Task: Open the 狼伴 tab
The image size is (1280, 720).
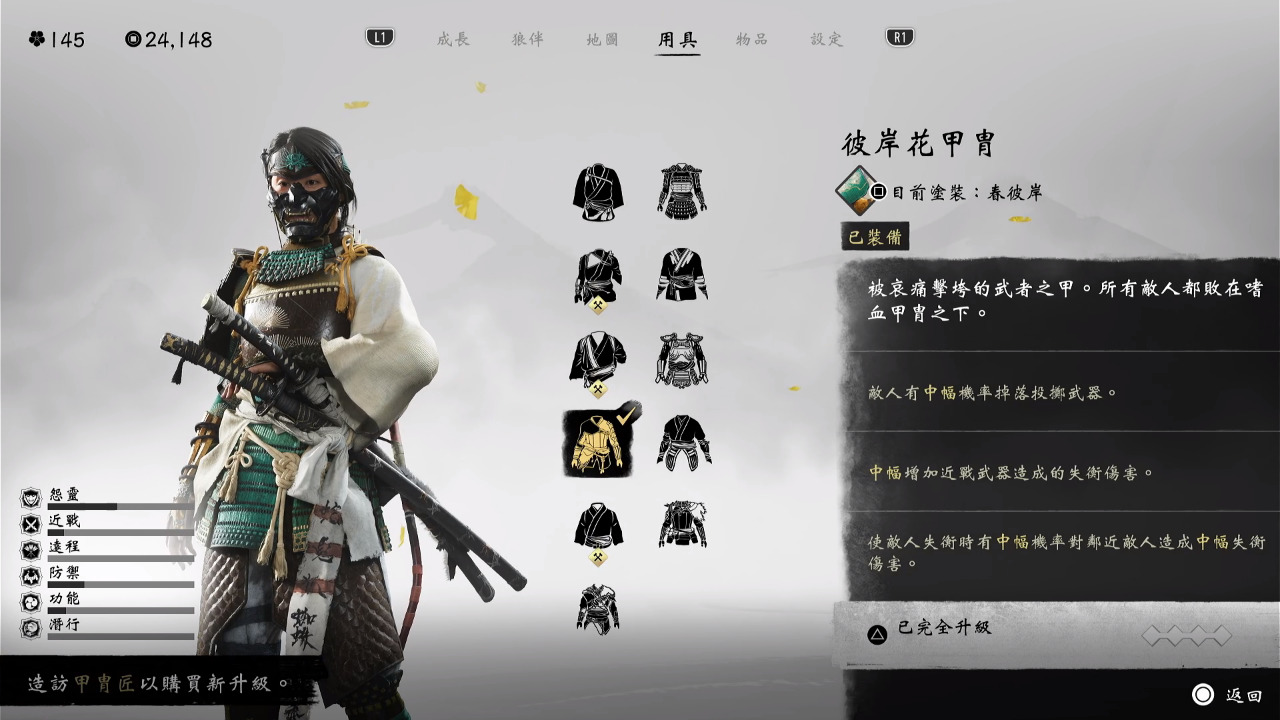Action: coord(528,39)
